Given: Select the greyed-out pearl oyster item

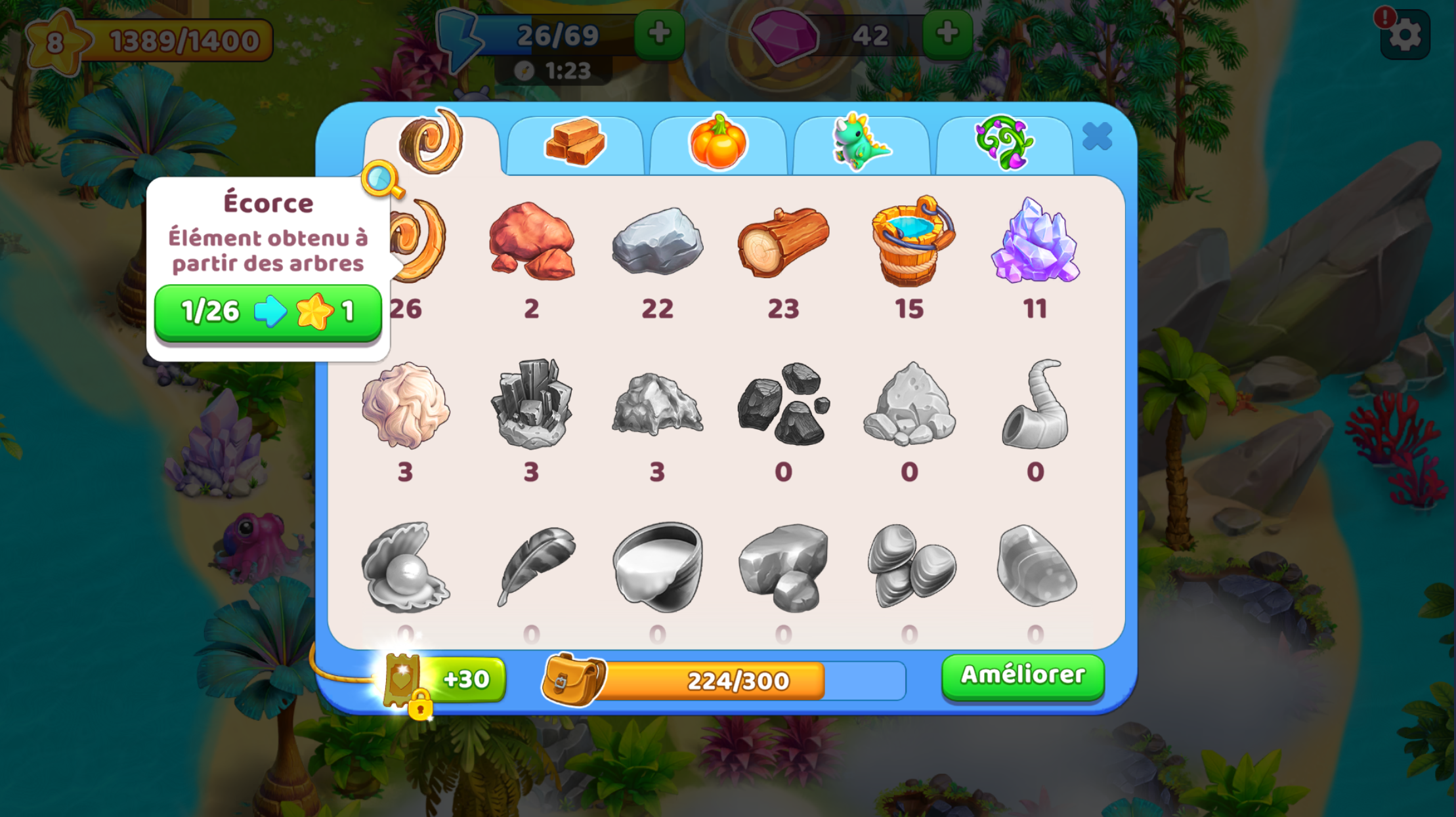Looking at the screenshot, I should (x=406, y=566).
